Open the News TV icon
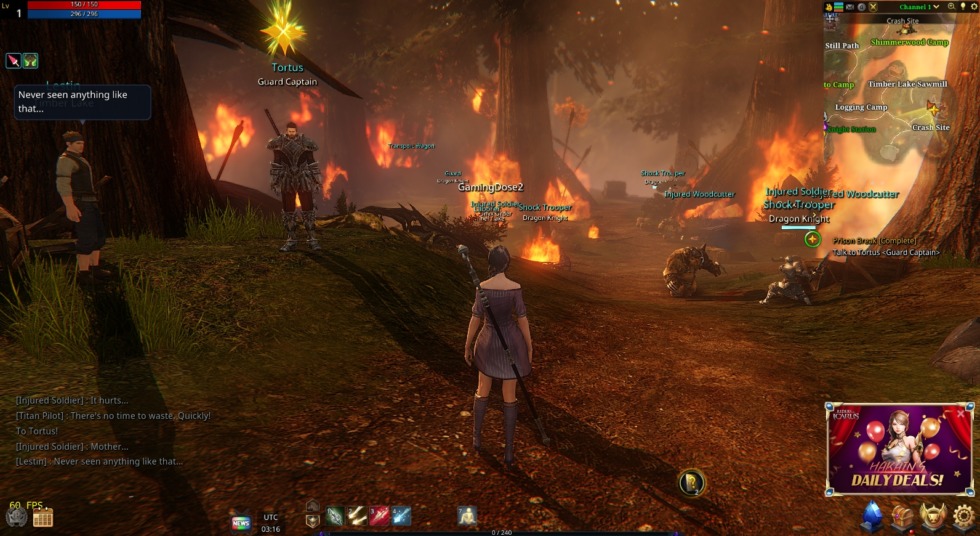Screen dimensions: 980x536 tap(241, 522)
